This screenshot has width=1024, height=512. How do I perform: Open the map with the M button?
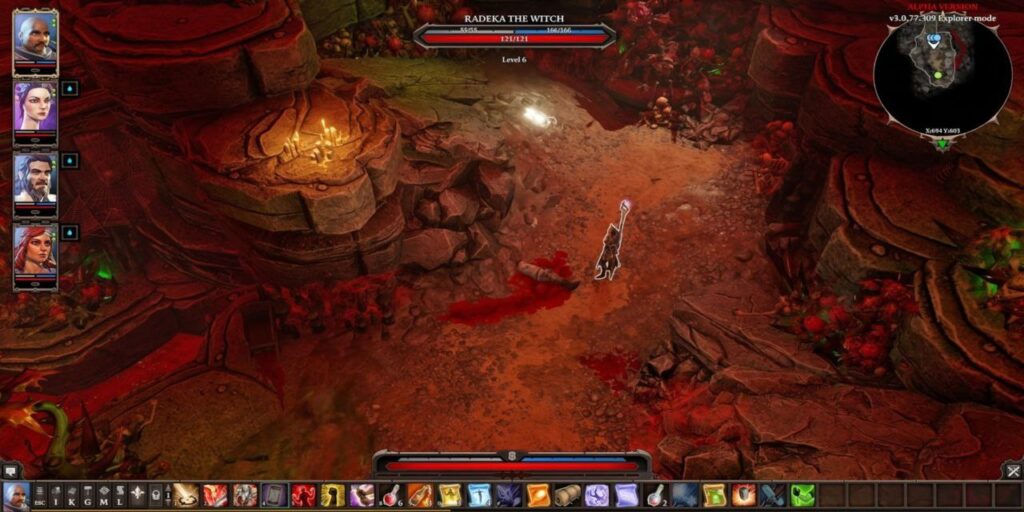(x=104, y=495)
